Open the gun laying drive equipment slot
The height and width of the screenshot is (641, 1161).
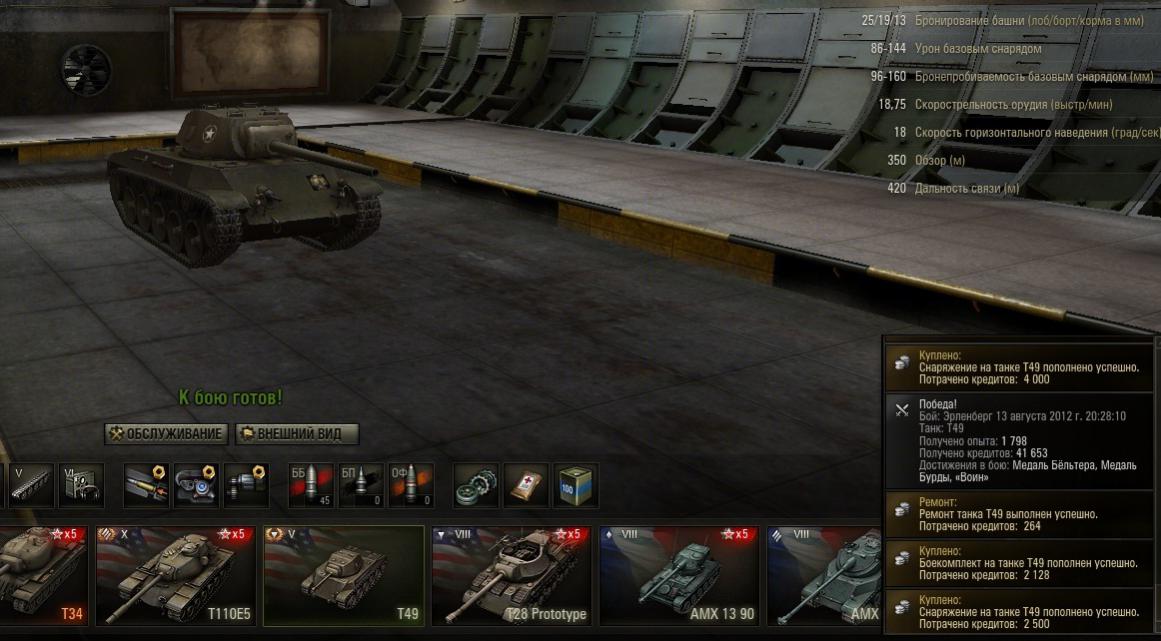click(246, 485)
